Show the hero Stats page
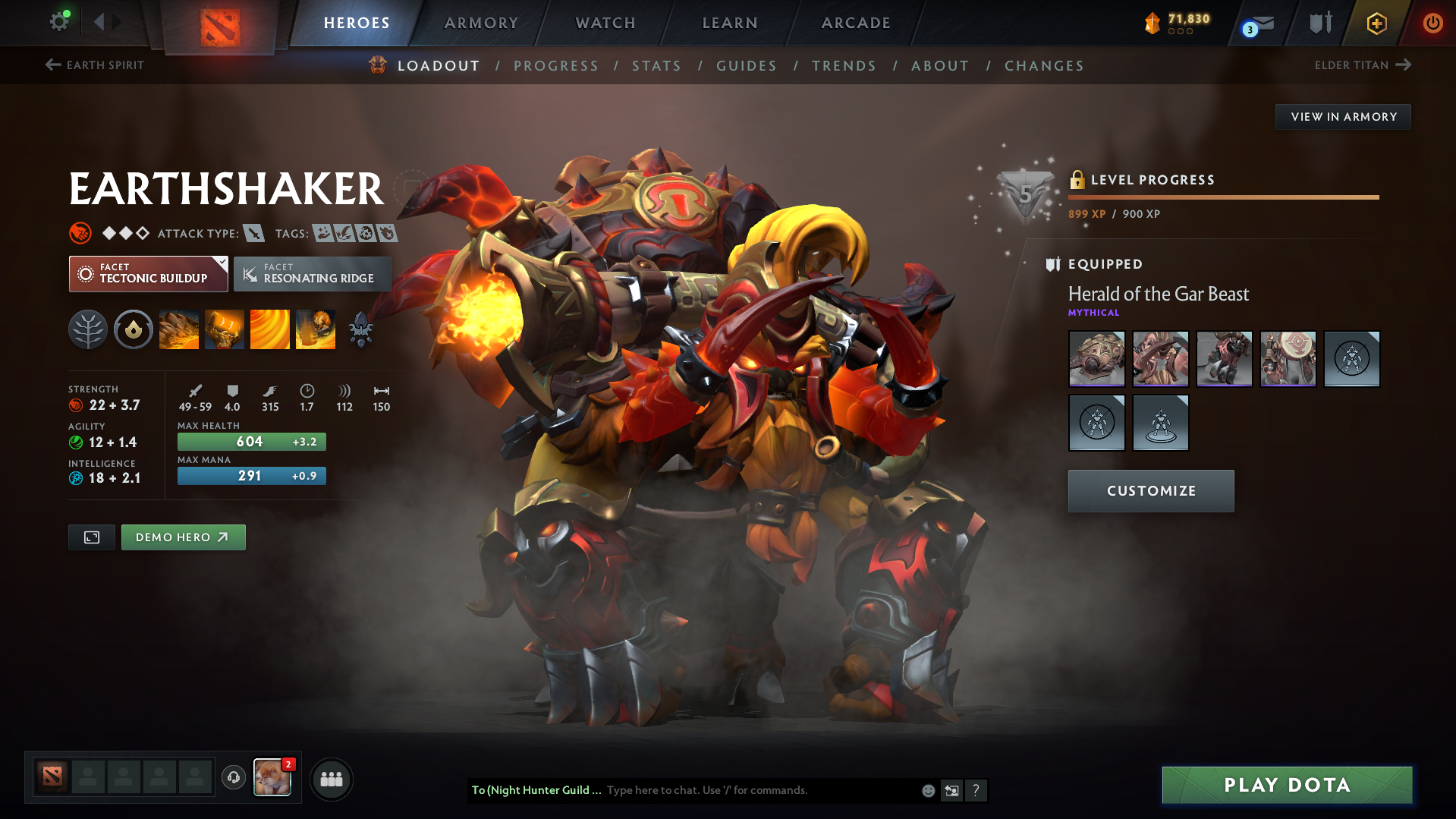The width and height of the screenshot is (1456, 819). click(656, 66)
